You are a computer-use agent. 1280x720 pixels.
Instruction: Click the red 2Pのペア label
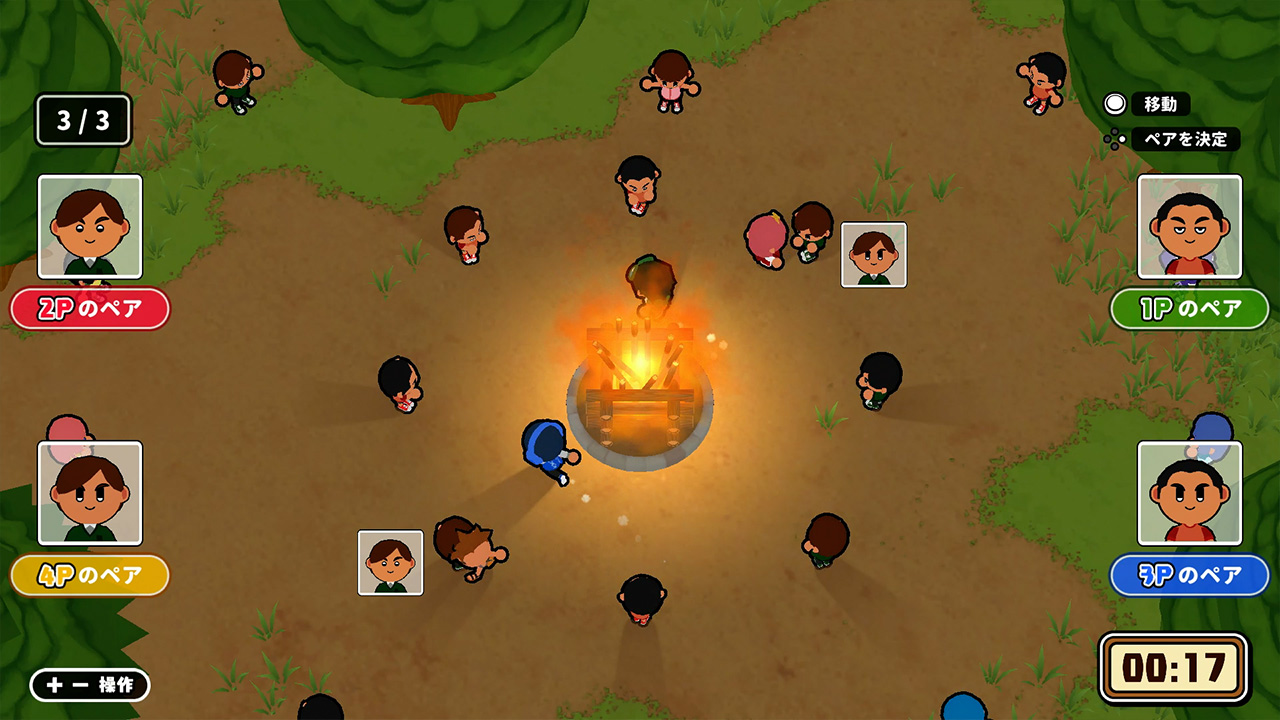click(x=89, y=310)
